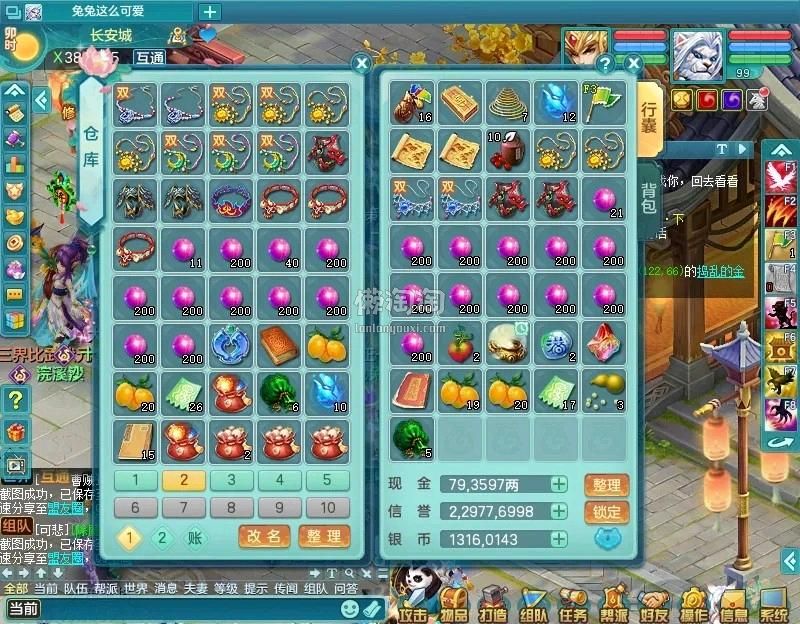
Task: Close the 仓库 warehouse panel
Action: pos(362,63)
